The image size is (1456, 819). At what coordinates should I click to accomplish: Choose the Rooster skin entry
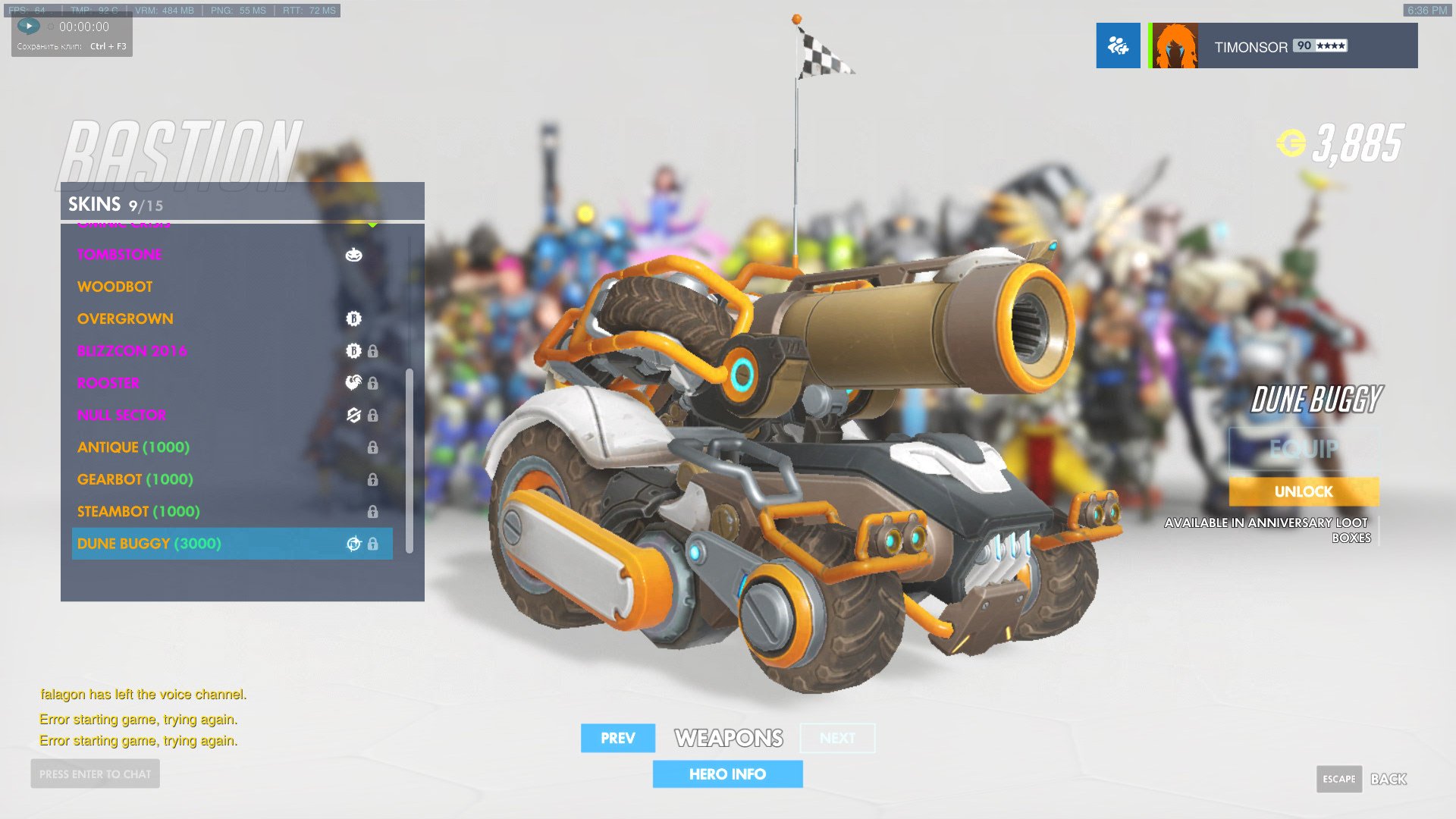coord(108,383)
